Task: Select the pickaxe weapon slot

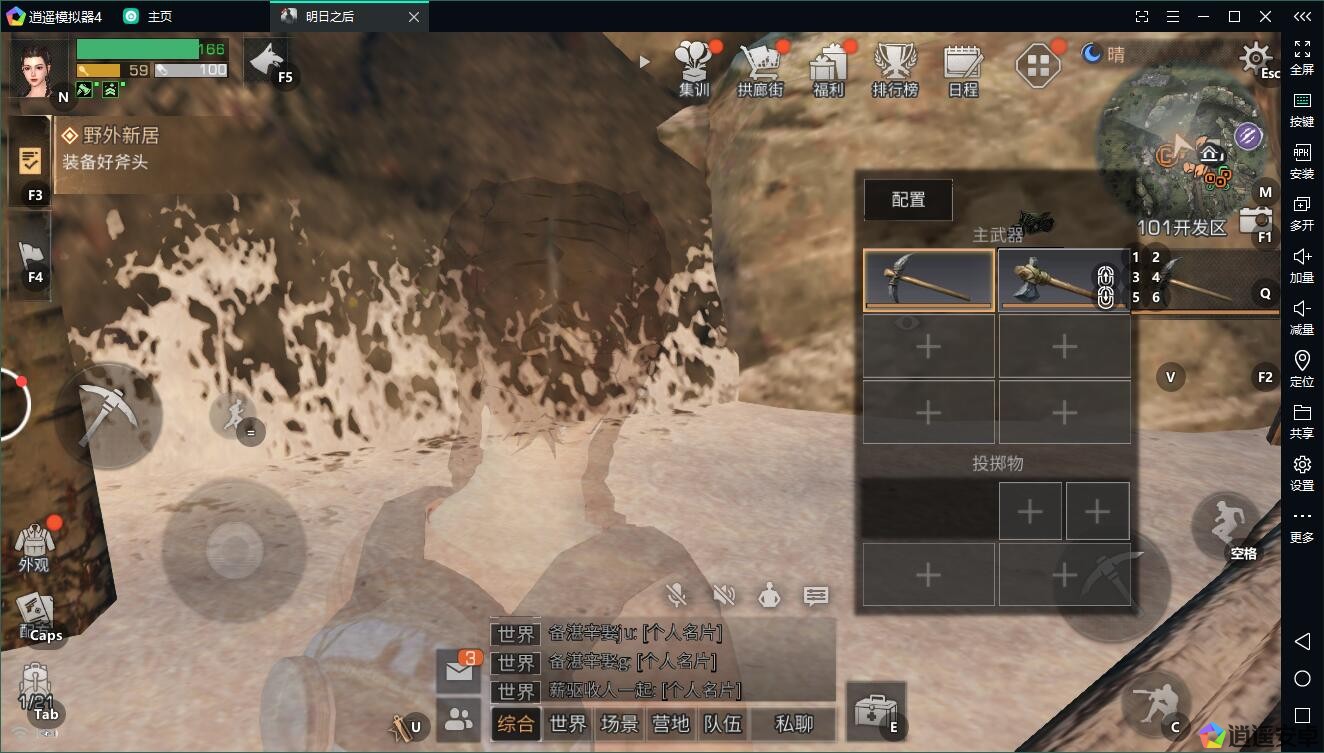Action: (929, 280)
